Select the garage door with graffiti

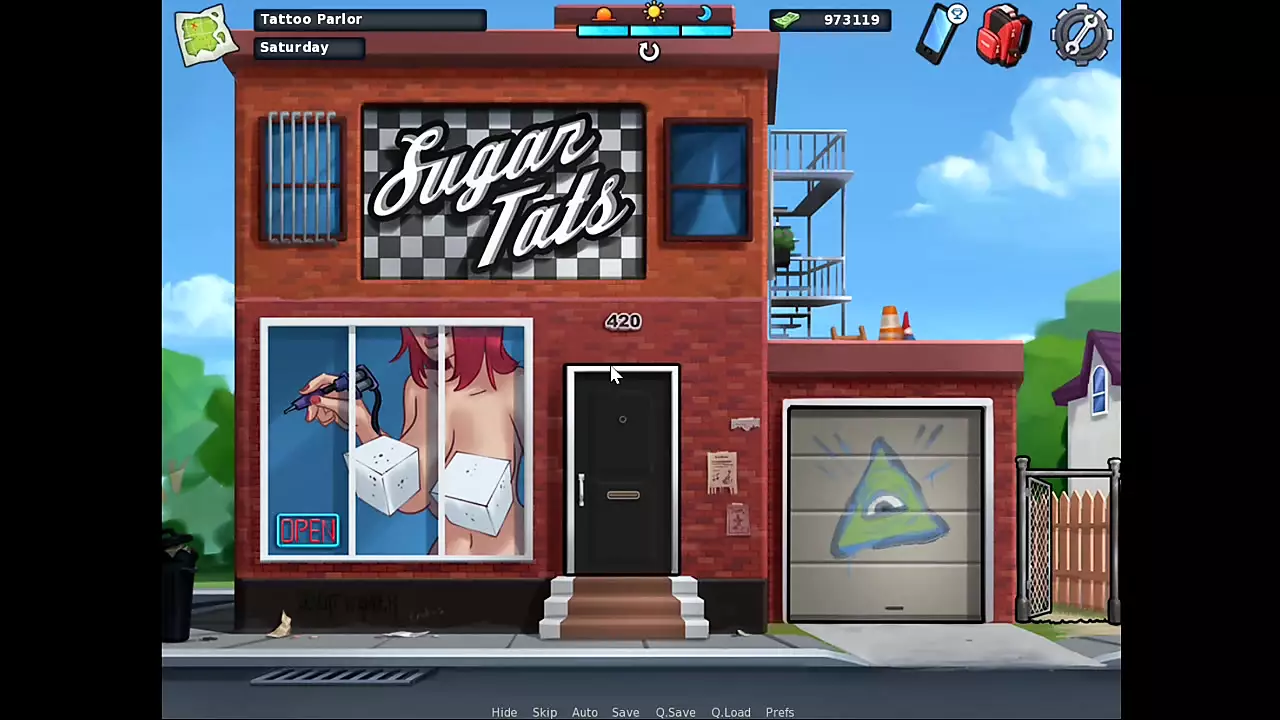coord(887,513)
